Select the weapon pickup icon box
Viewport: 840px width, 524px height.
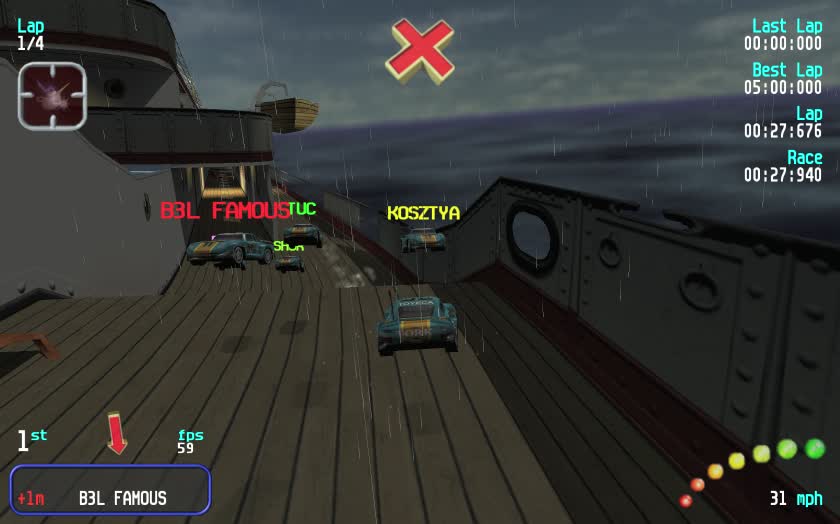point(52,95)
